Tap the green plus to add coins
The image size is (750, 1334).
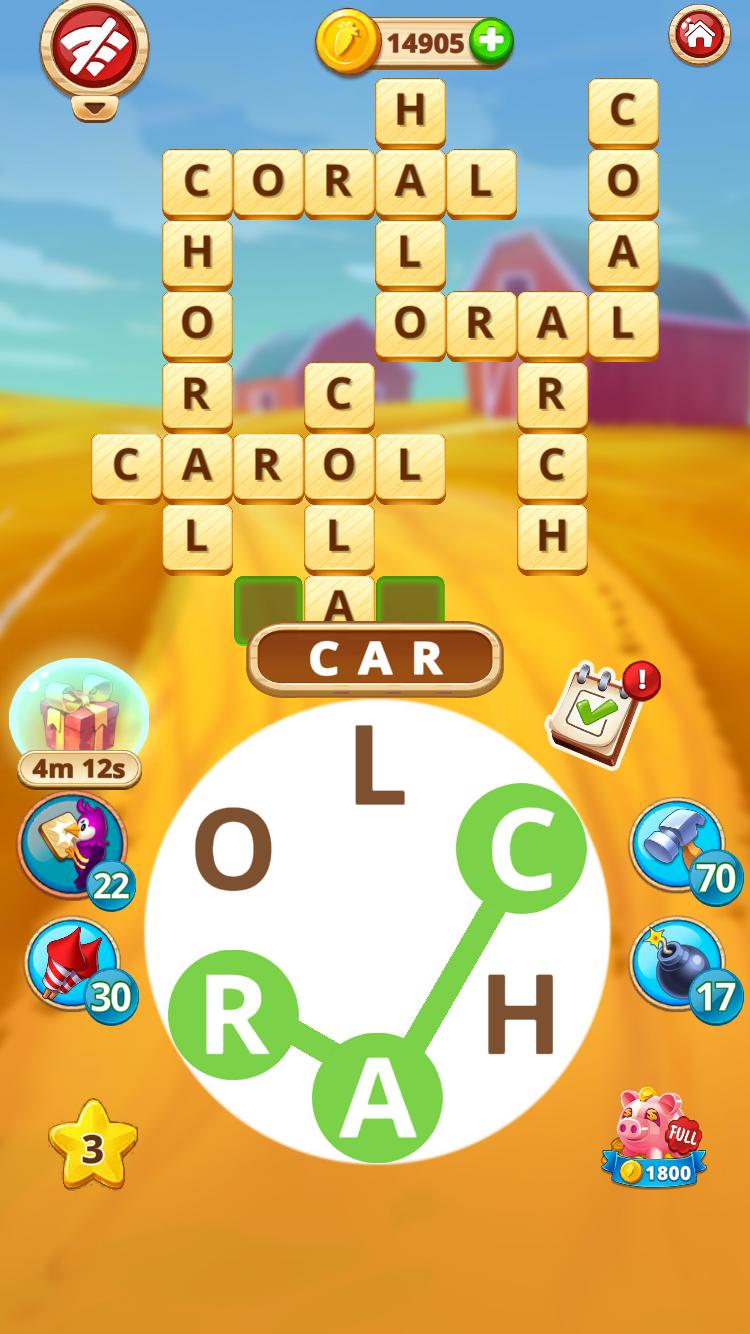pyautogui.click(x=490, y=42)
